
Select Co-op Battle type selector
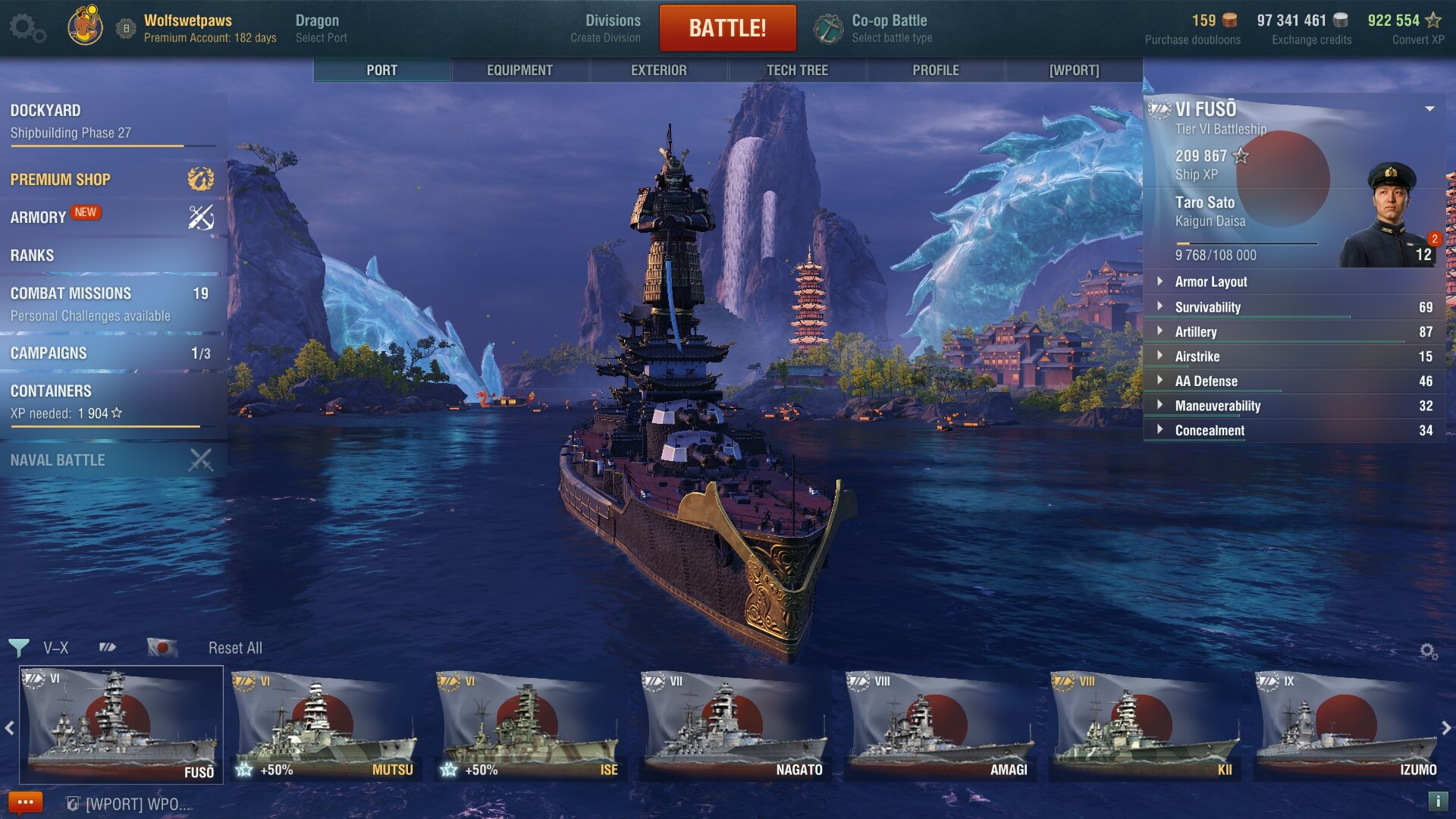coord(874,28)
